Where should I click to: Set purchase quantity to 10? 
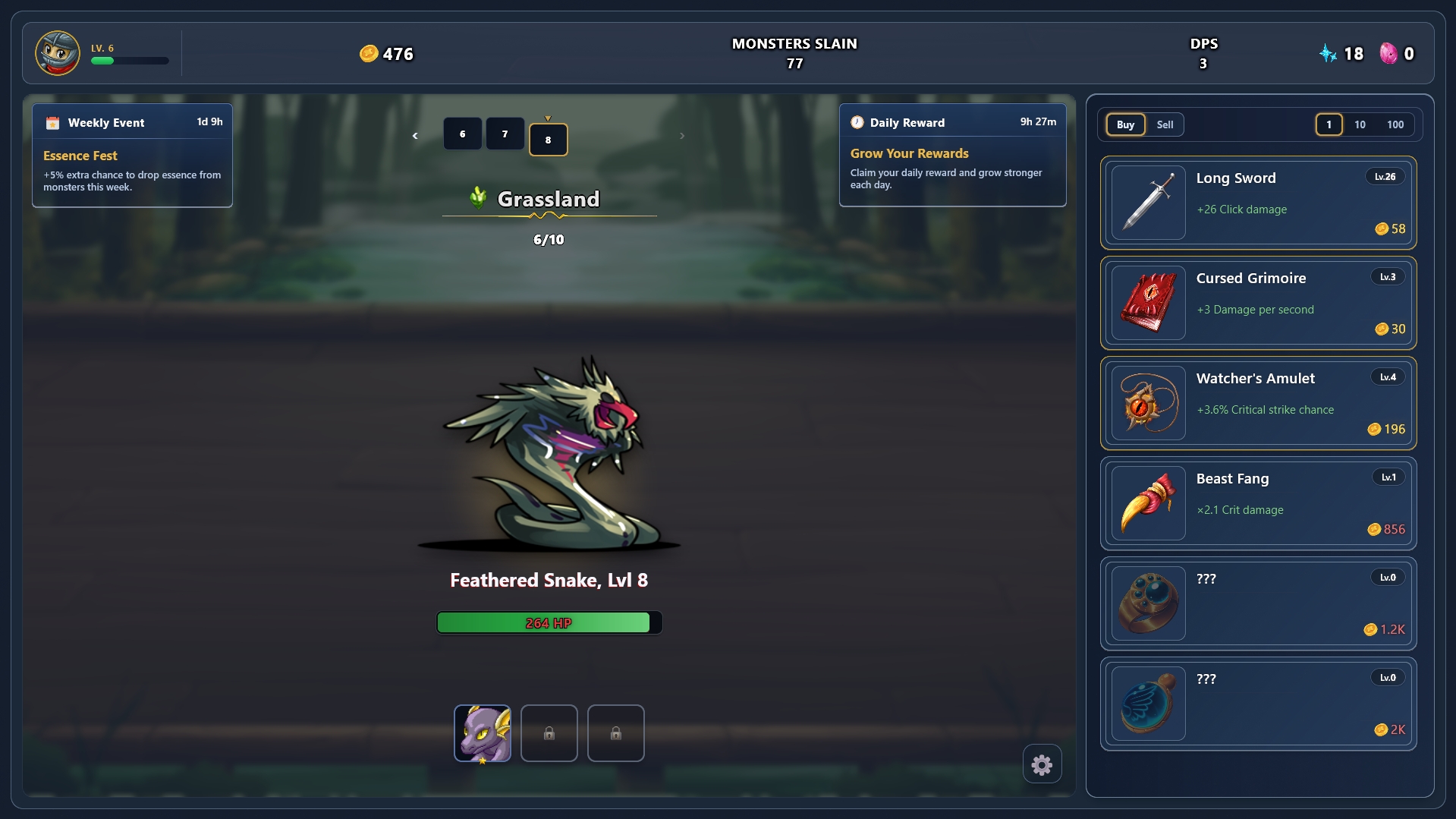point(1360,124)
